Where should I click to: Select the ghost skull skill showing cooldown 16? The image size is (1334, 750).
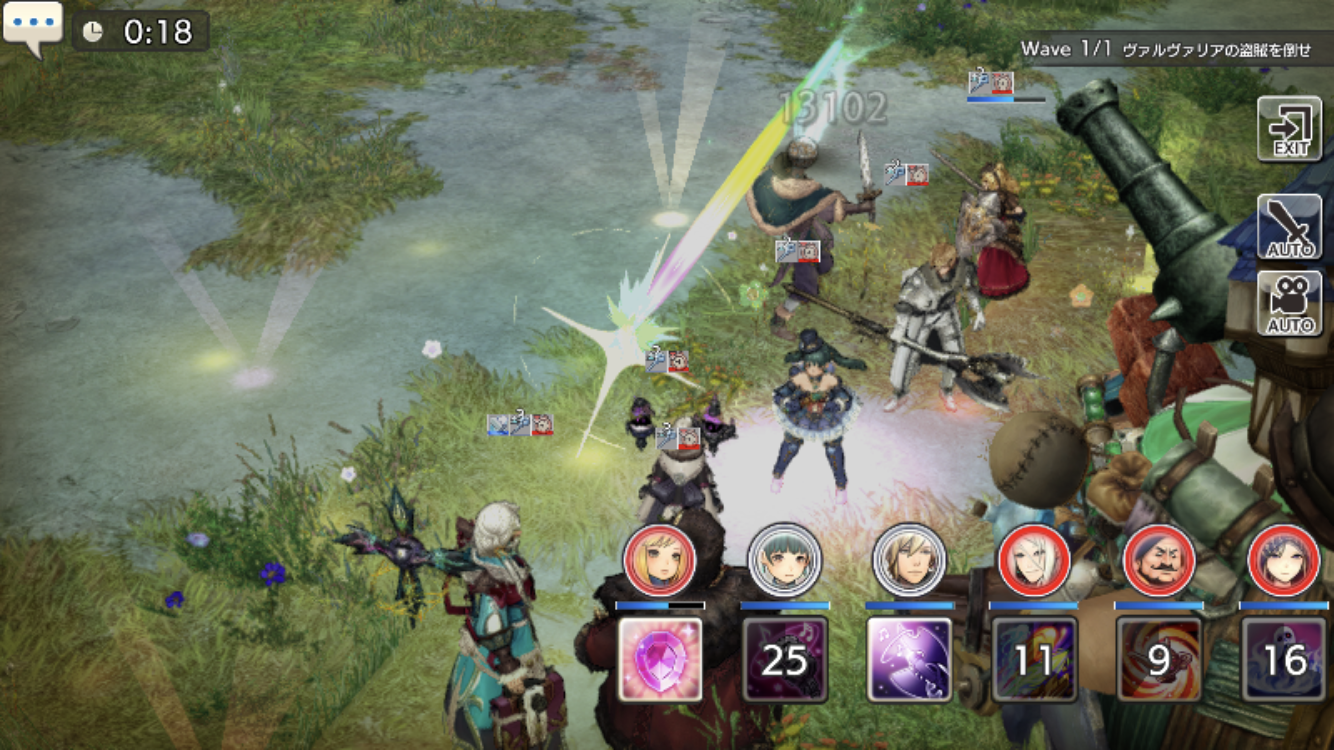[1283, 659]
